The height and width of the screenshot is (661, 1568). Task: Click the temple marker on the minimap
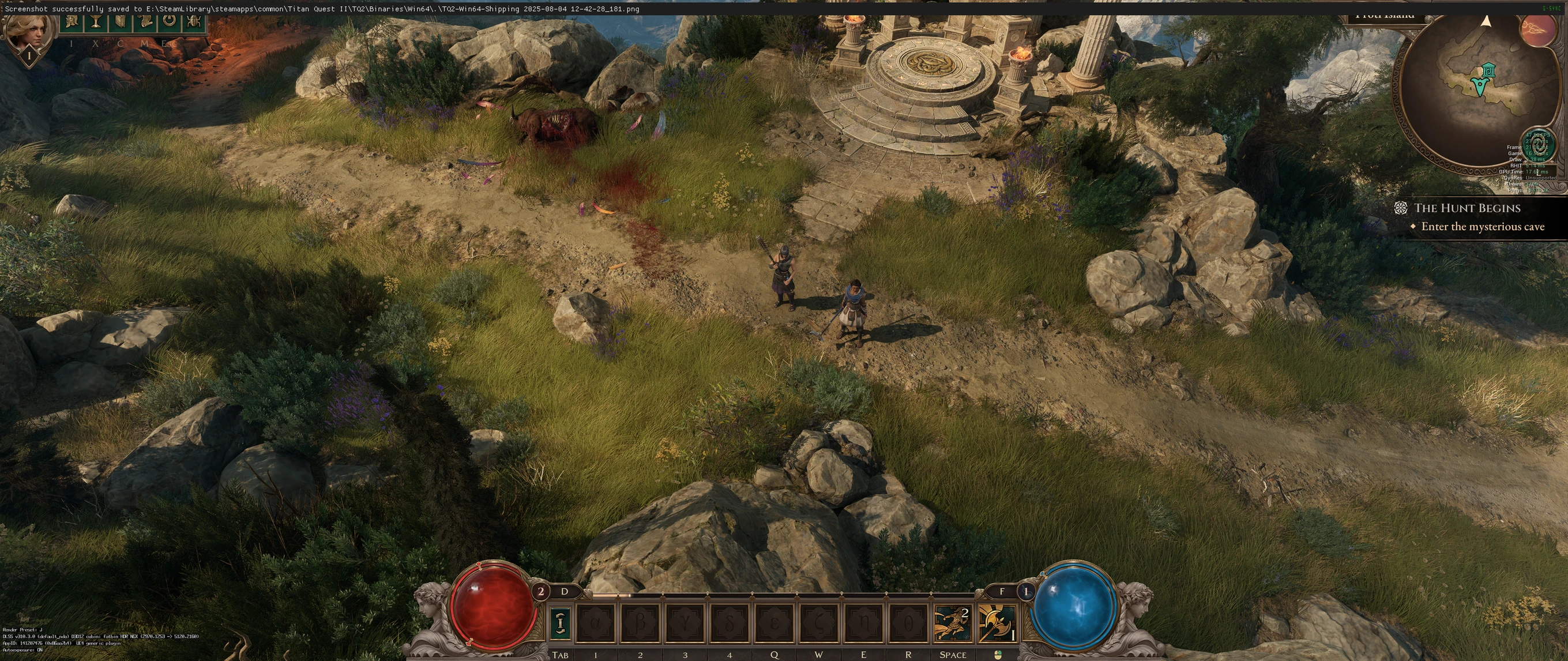coord(1489,69)
